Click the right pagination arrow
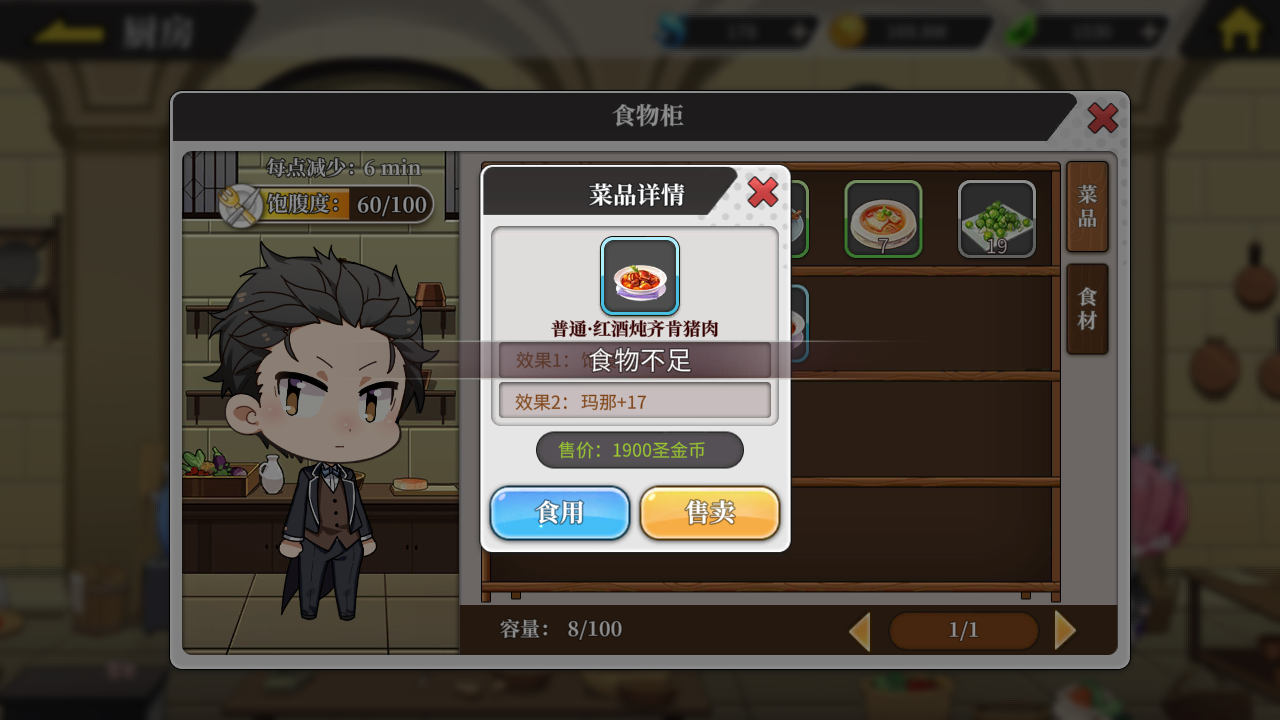The width and height of the screenshot is (1280, 720). pyautogui.click(x=1066, y=630)
